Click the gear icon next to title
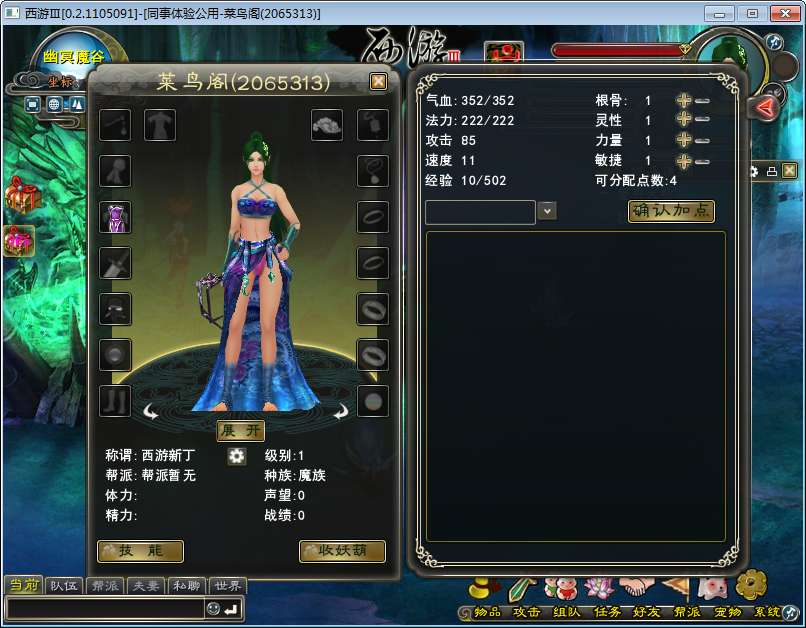The image size is (806, 628). pyautogui.click(x=237, y=456)
